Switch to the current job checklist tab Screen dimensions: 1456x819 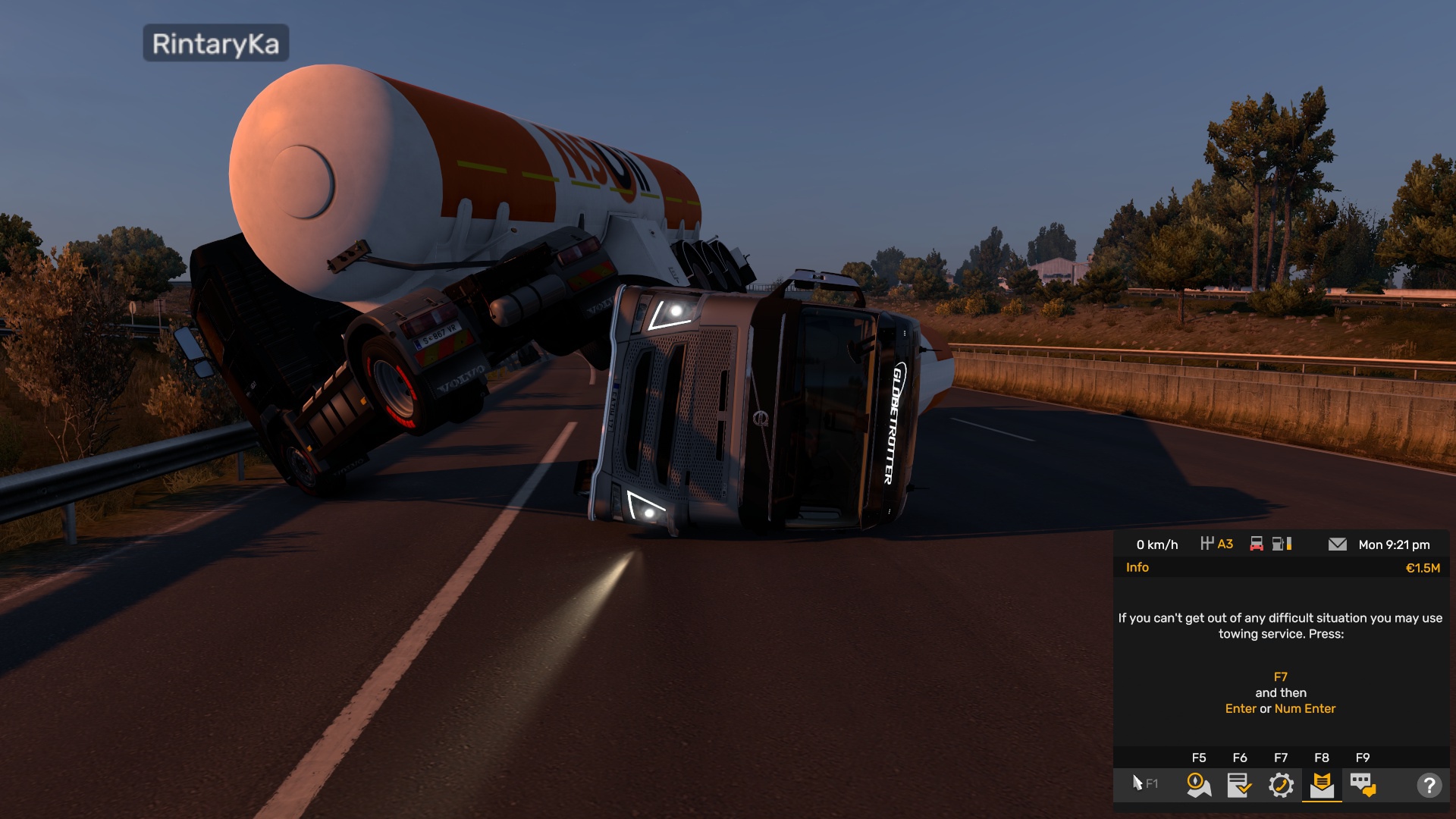click(x=1239, y=785)
